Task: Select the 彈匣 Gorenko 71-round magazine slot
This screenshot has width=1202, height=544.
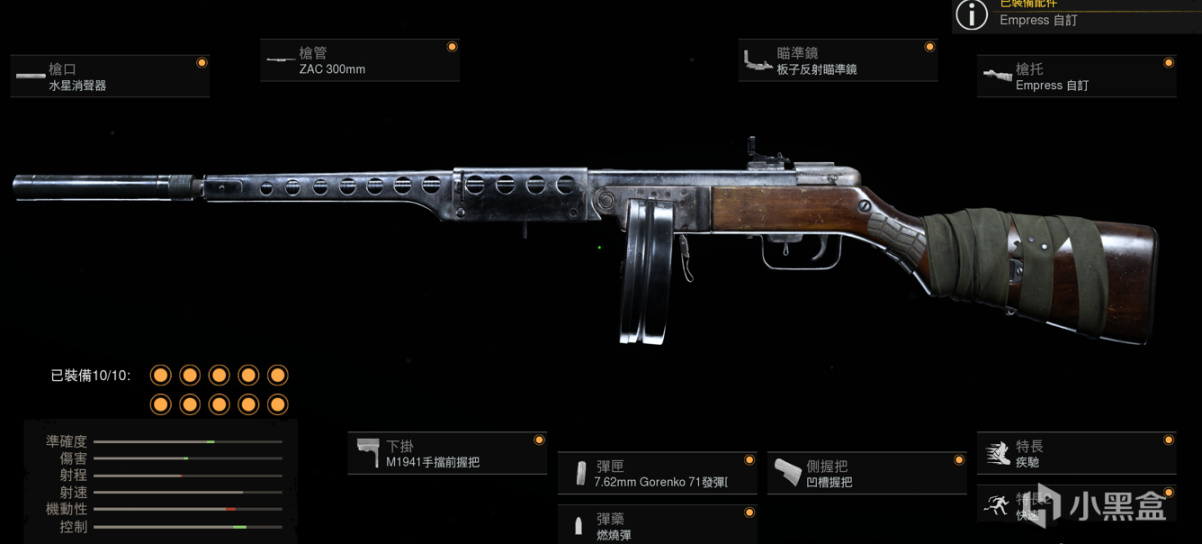Action: [x=657, y=474]
